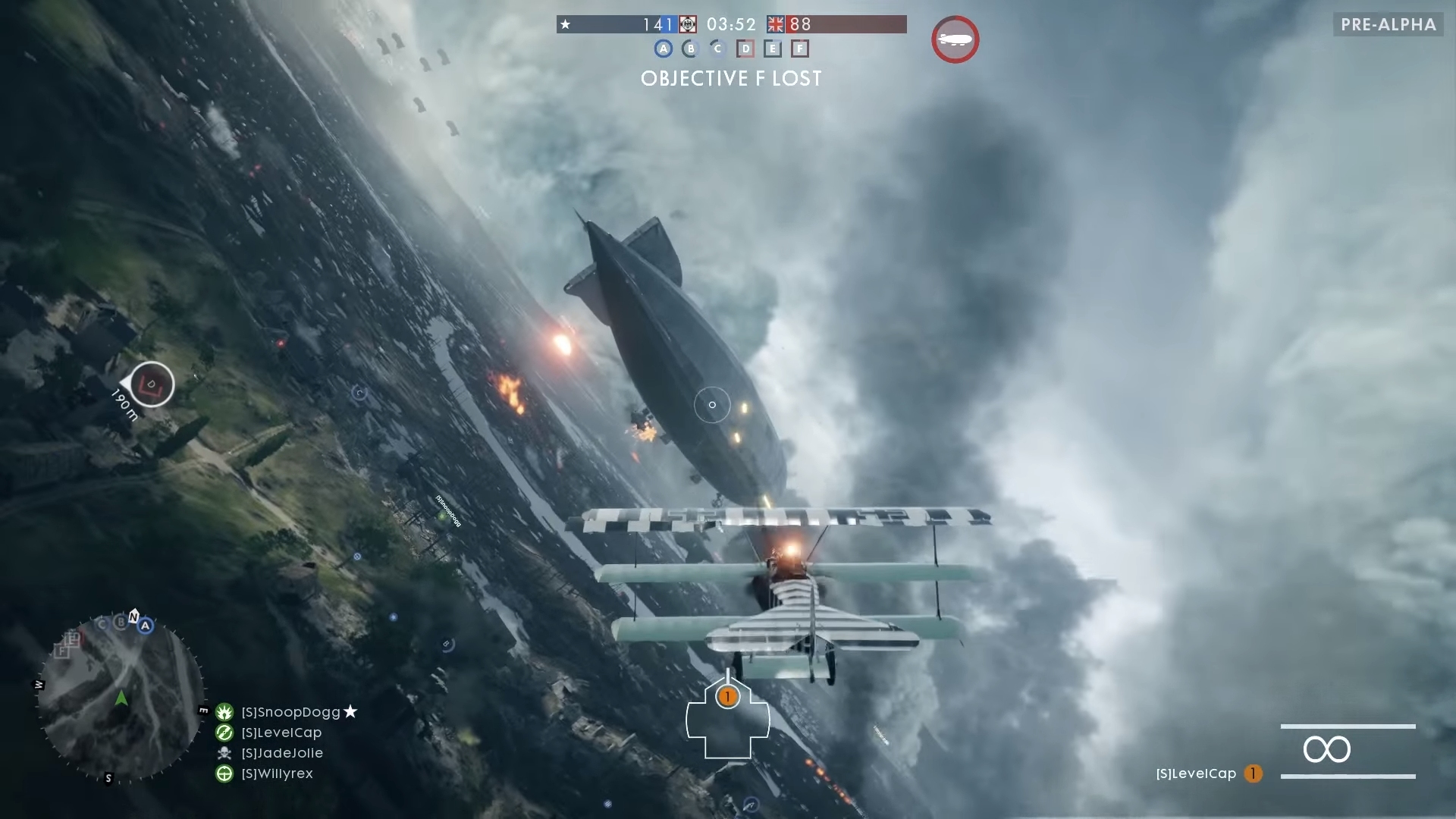The image size is (1456, 819).
Task: Expand objective F status square
Action: click(801, 49)
